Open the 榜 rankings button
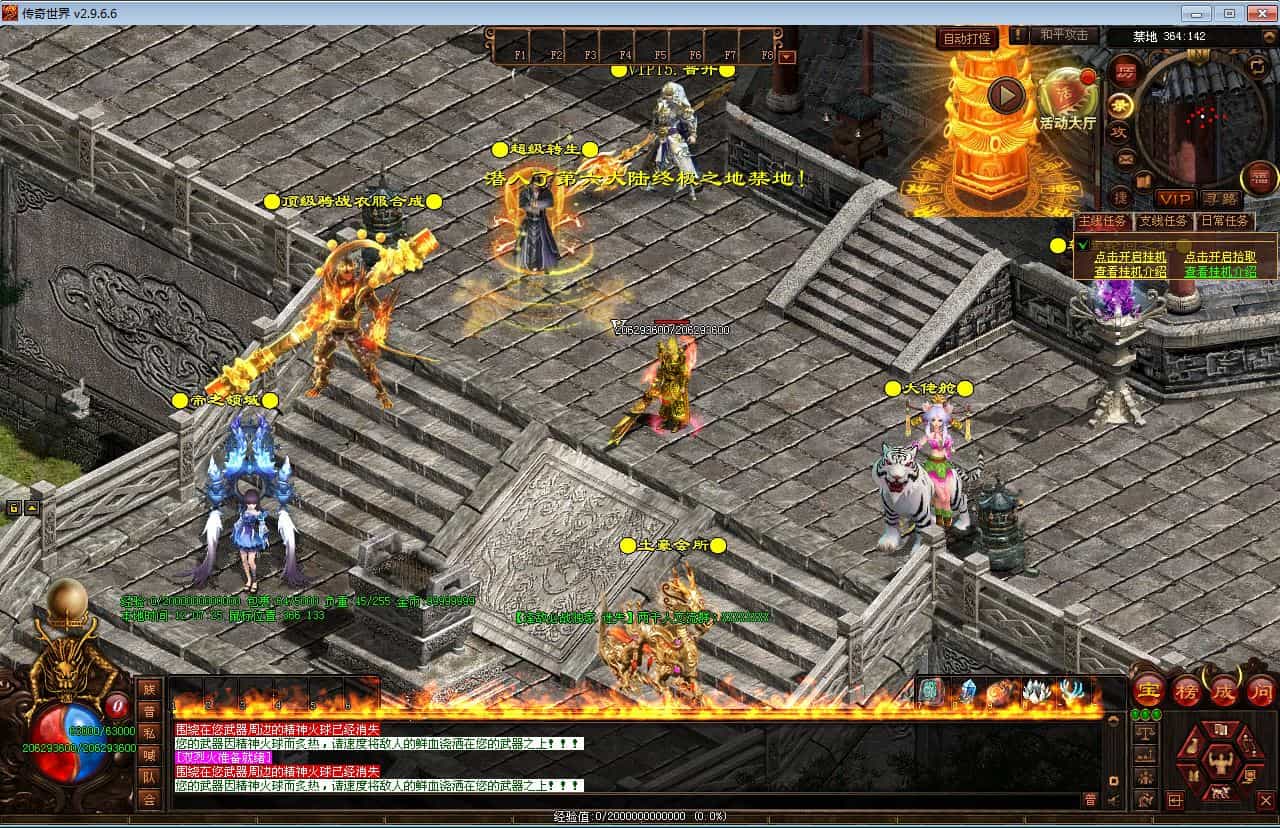The width and height of the screenshot is (1280, 828). coord(1187,691)
